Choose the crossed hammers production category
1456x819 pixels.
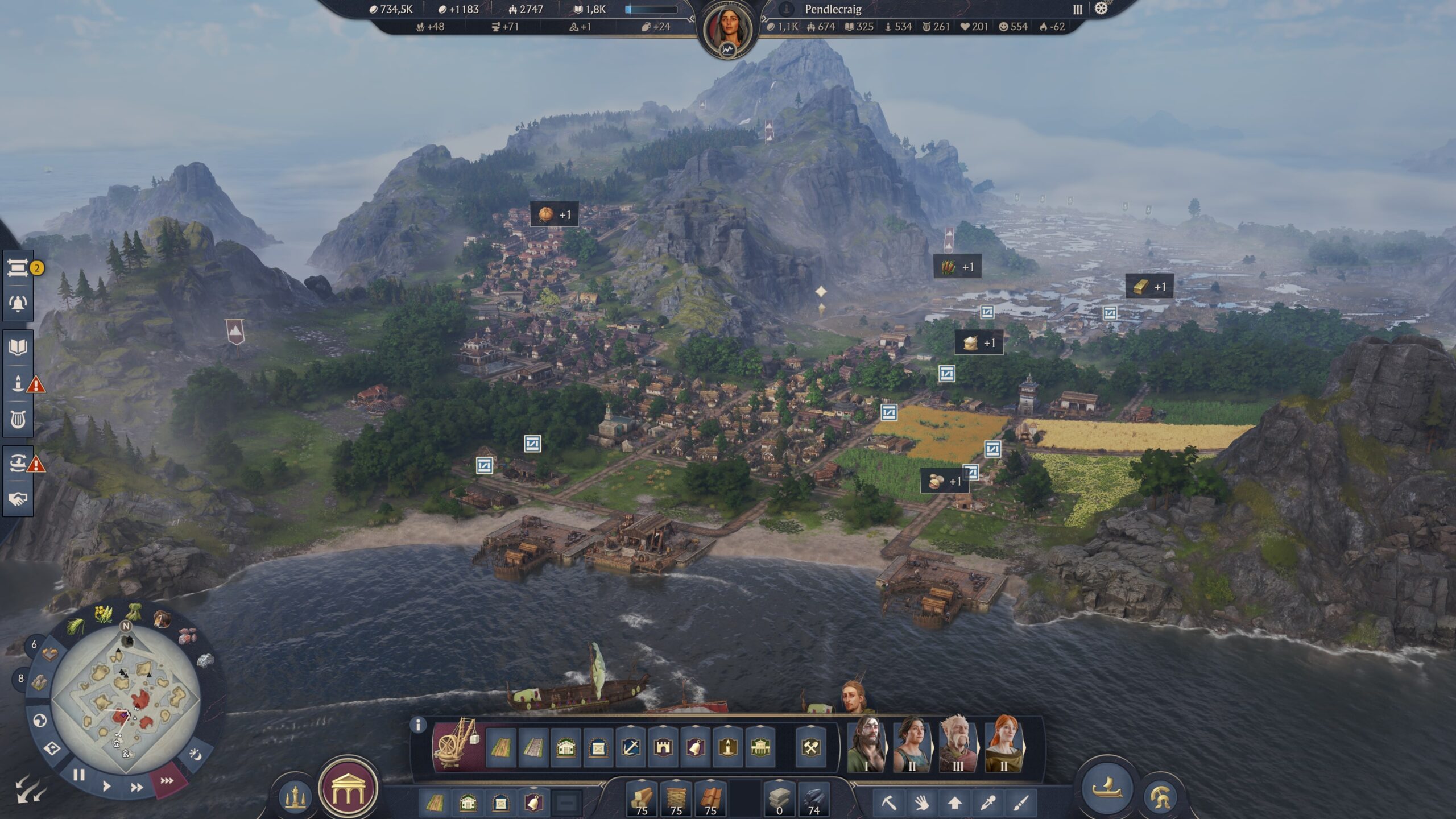point(811,747)
